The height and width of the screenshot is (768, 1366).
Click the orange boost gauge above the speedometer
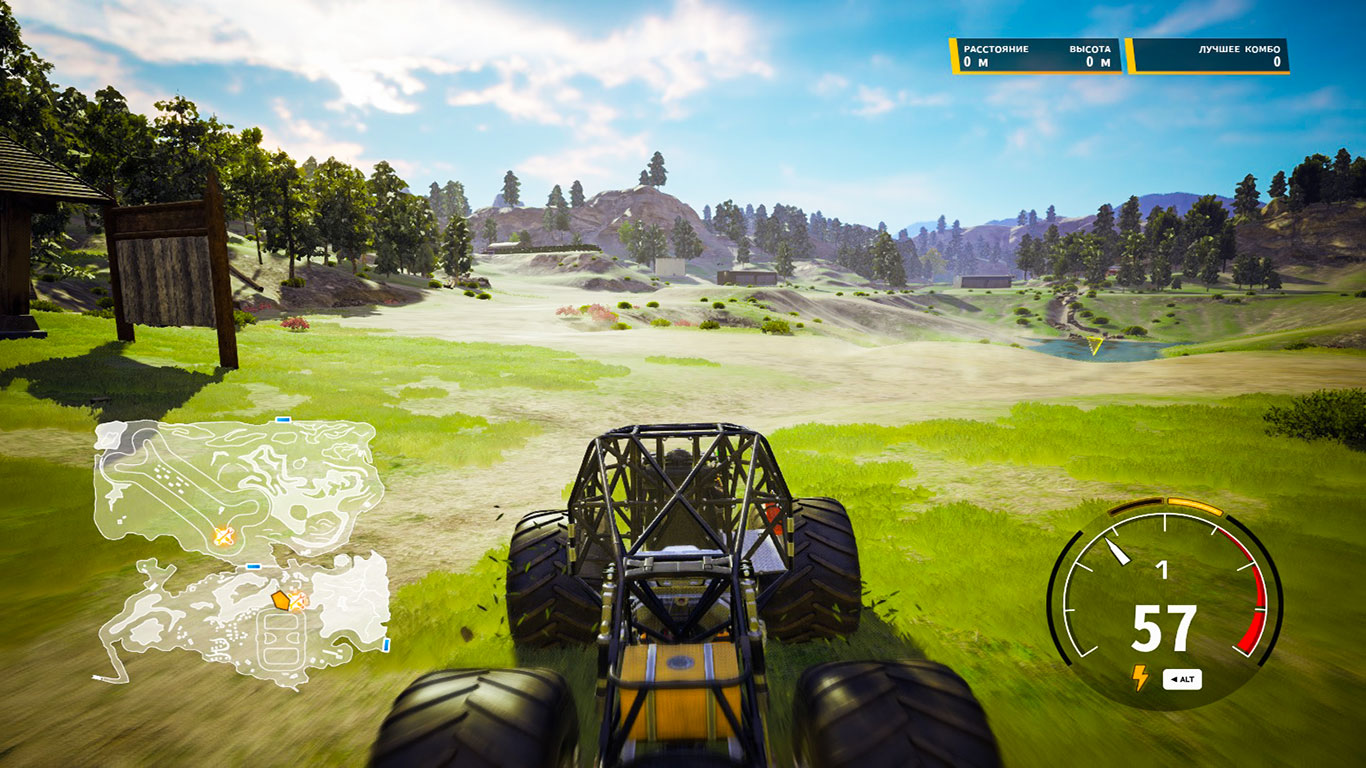tap(1195, 507)
